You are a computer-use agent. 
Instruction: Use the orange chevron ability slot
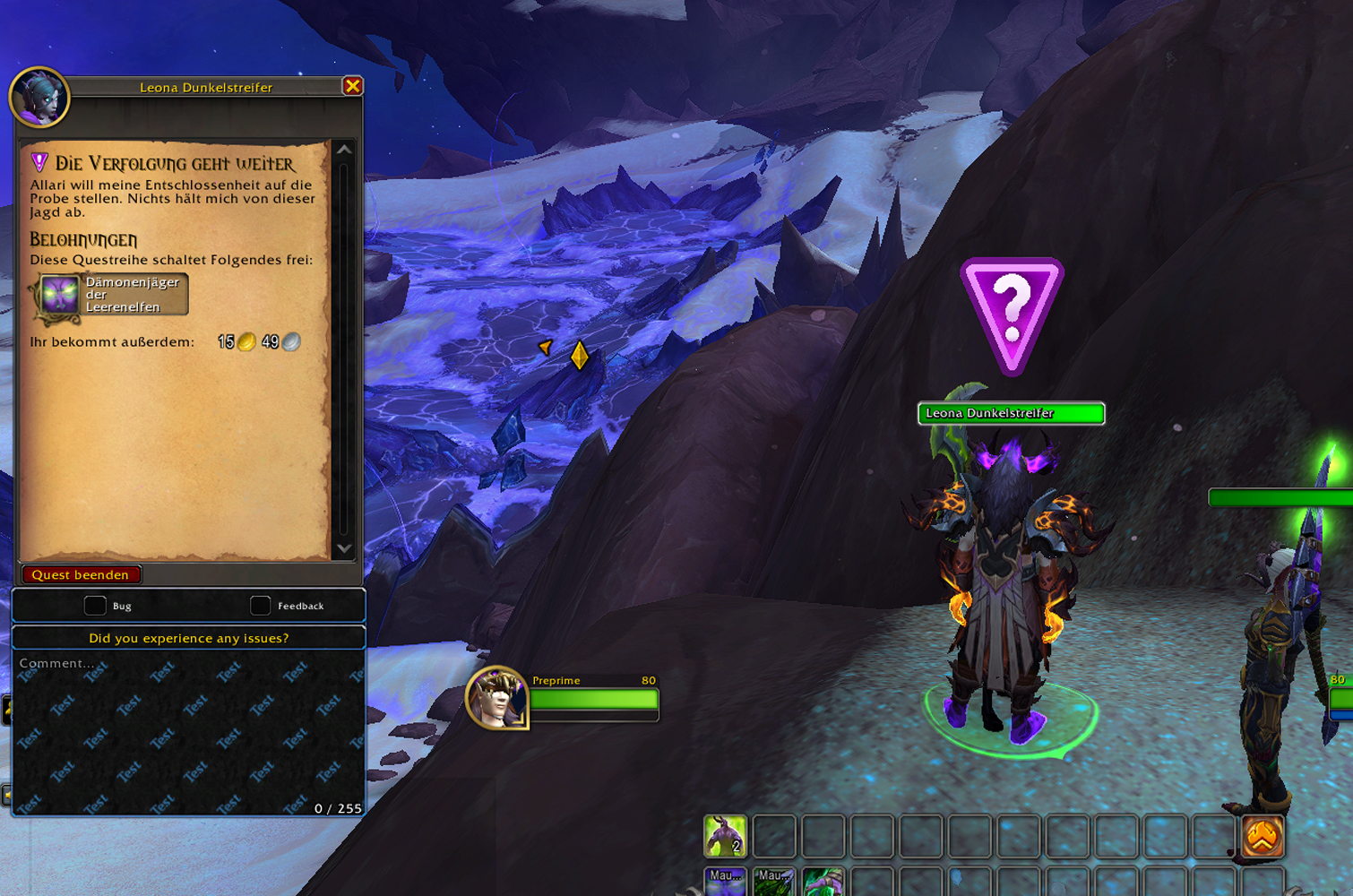pyautogui.click(x=1263, y=836)
